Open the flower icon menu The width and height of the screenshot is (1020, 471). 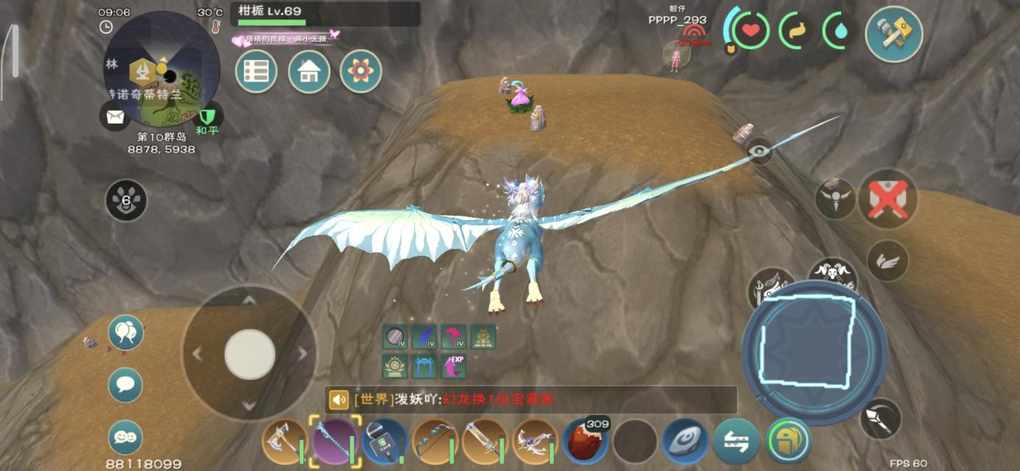(x=361, y=72)
